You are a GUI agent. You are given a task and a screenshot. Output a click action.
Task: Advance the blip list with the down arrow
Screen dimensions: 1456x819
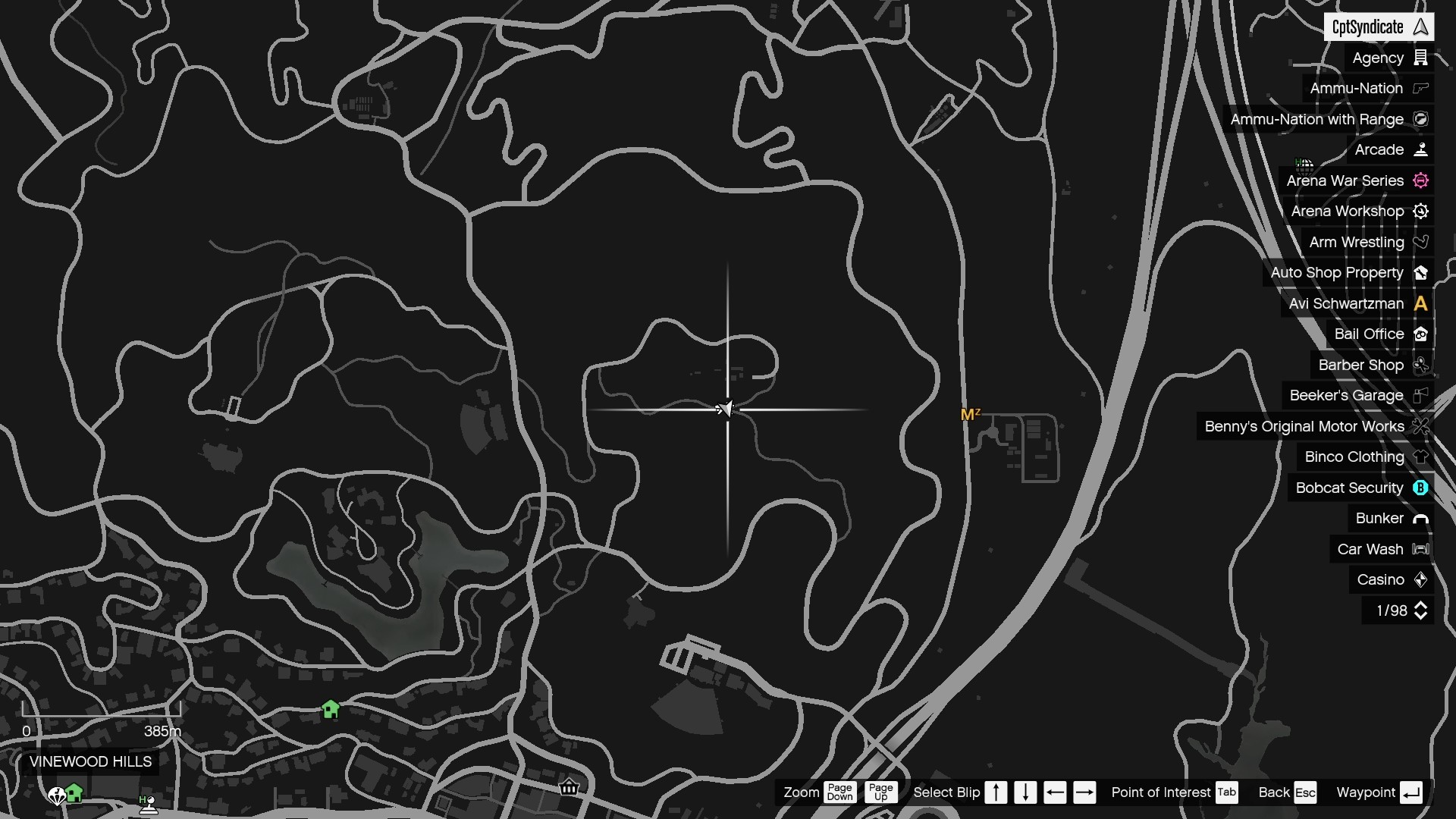(x=1025, y=792)
